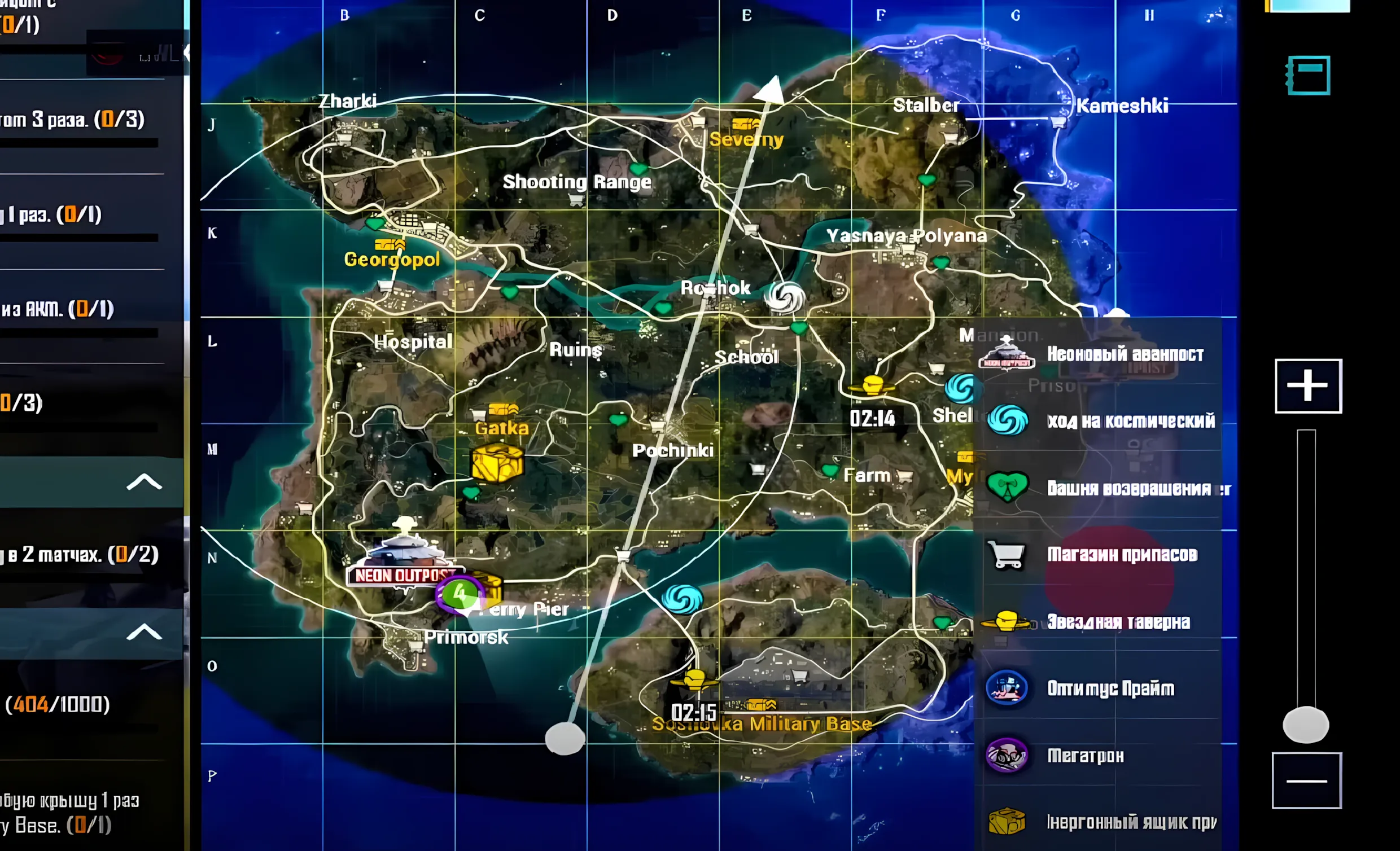Click the Neon Outpost map marker
1400x851 pixels.
(x=405, y=557)
